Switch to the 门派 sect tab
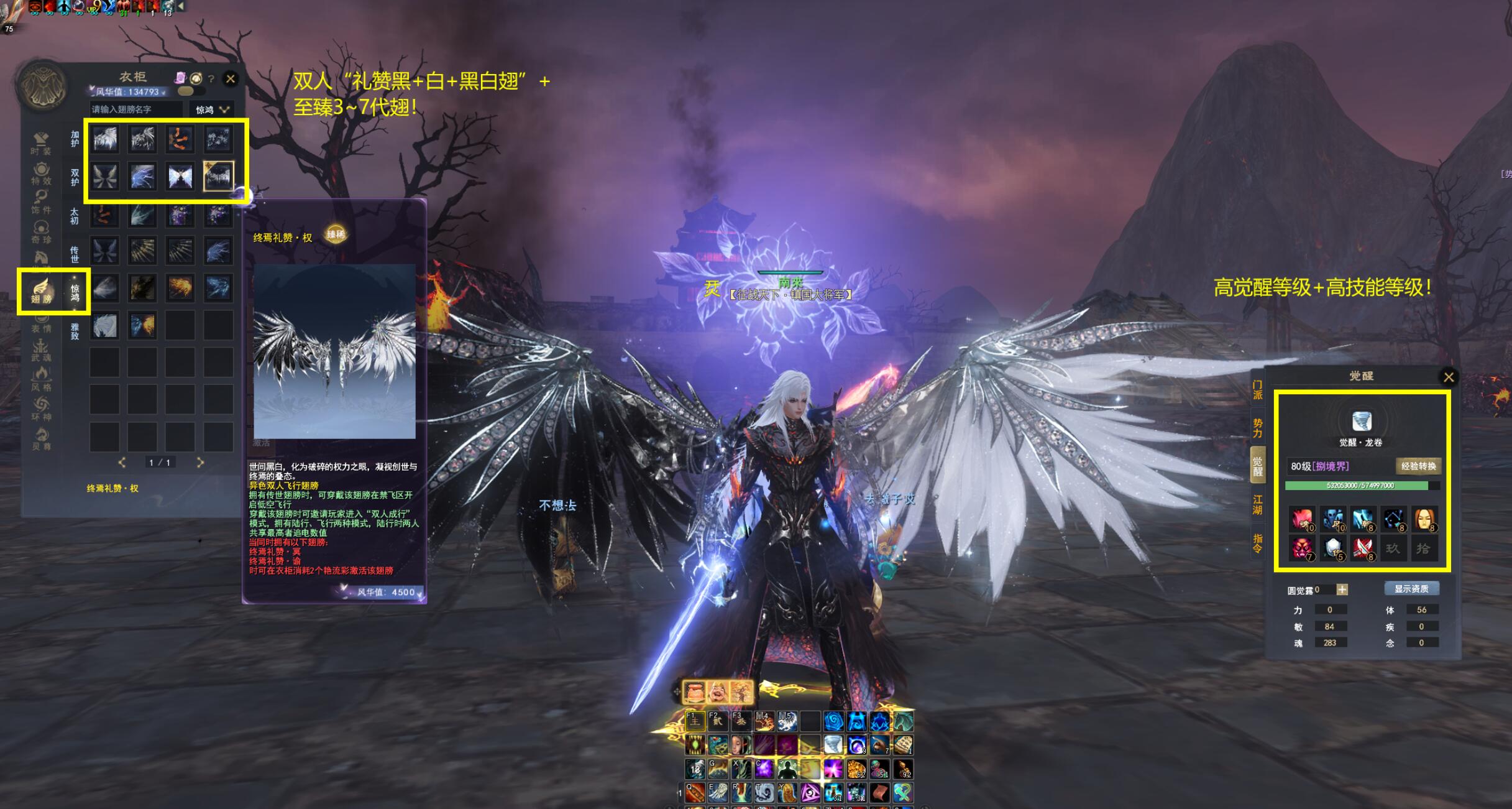Image resolution: width=1512 pixels, height=809 pixels. (x=1257, y=391)
